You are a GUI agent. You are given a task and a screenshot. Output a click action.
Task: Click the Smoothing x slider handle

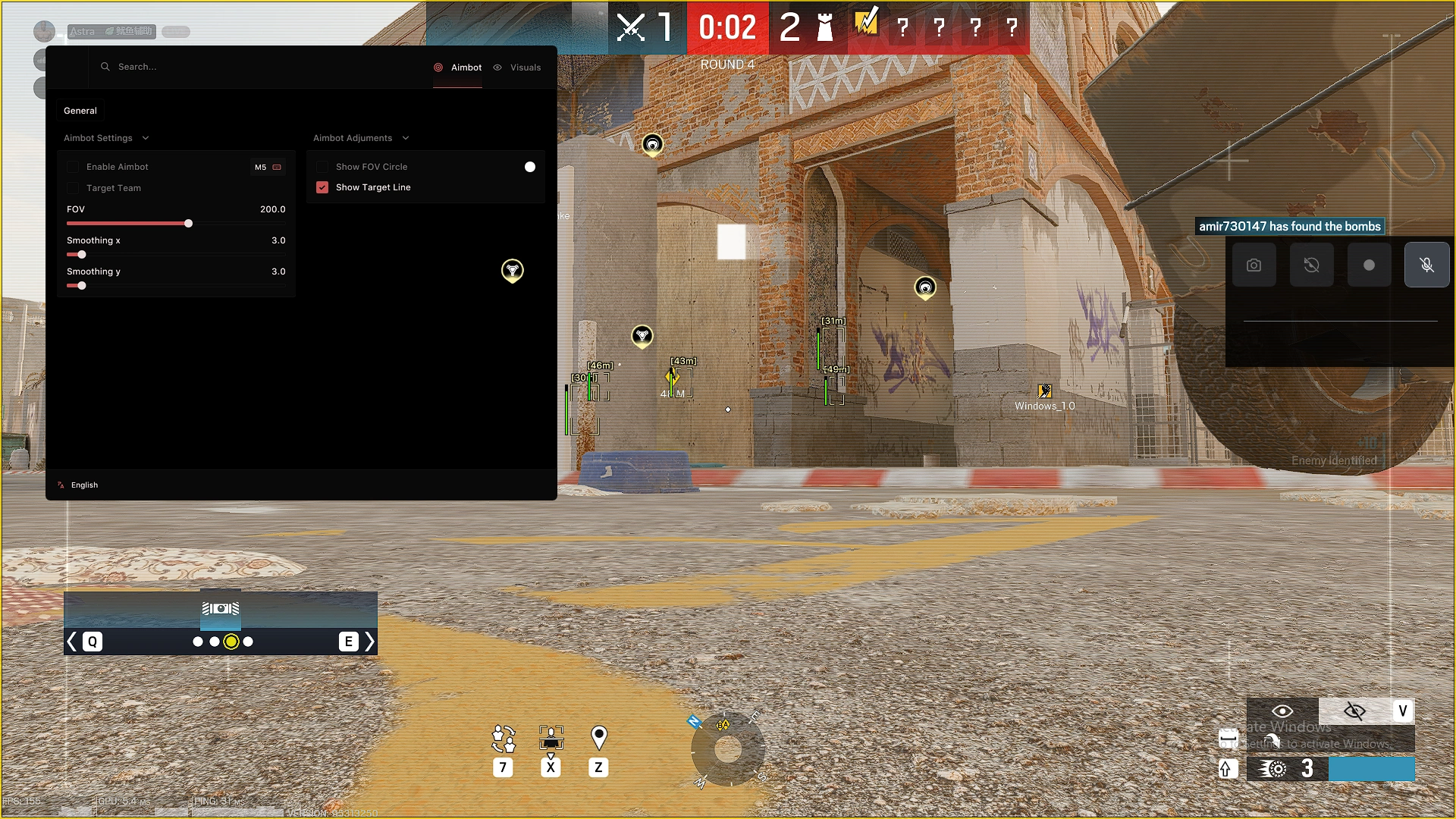tap(82, 255)
